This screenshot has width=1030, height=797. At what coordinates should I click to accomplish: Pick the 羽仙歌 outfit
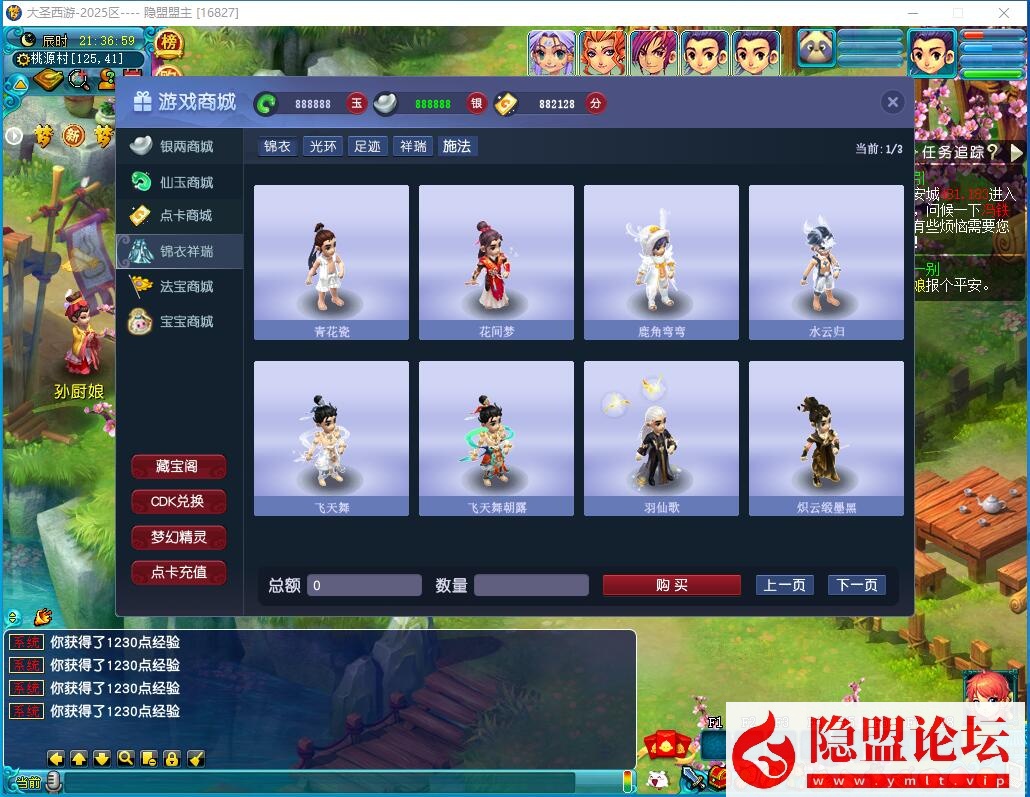(x=661, y=438)
